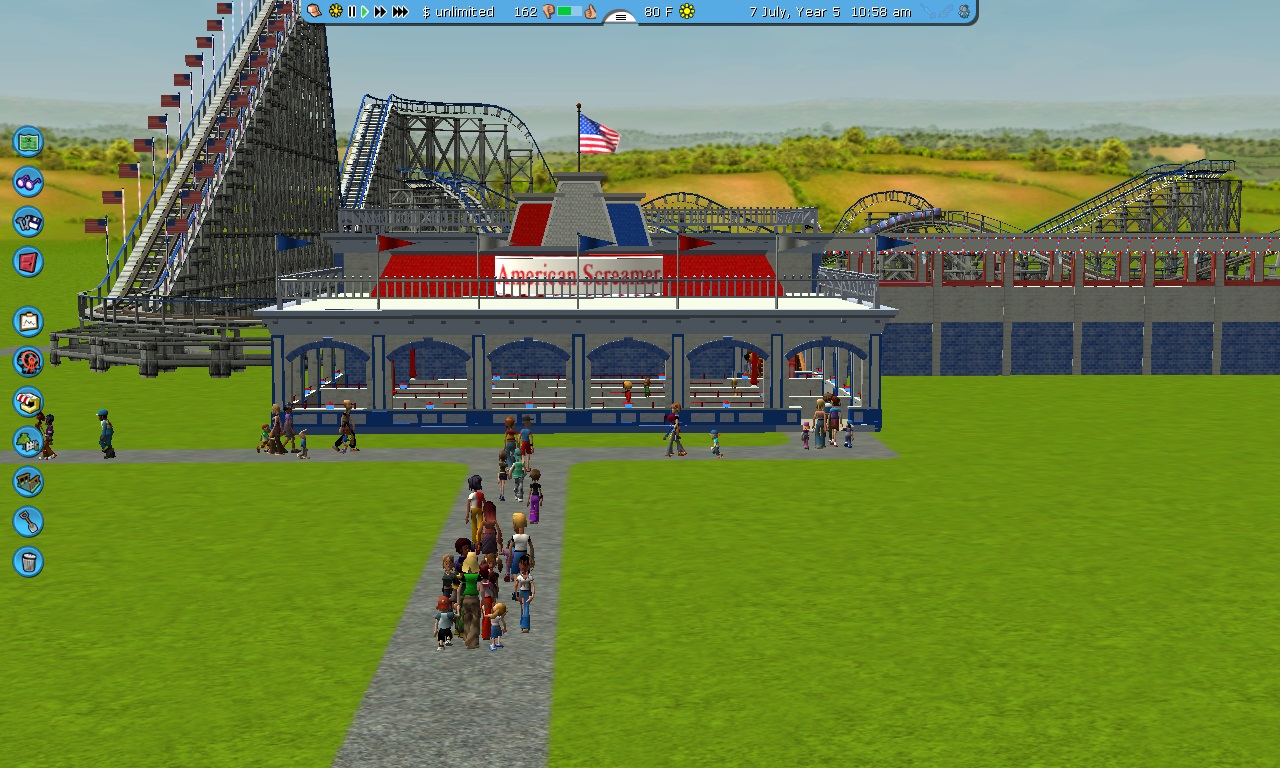Set game to triple fast-forward speed
This screenshot has width=1280, height=768.
pyautogui.click(x=400, y=12)
